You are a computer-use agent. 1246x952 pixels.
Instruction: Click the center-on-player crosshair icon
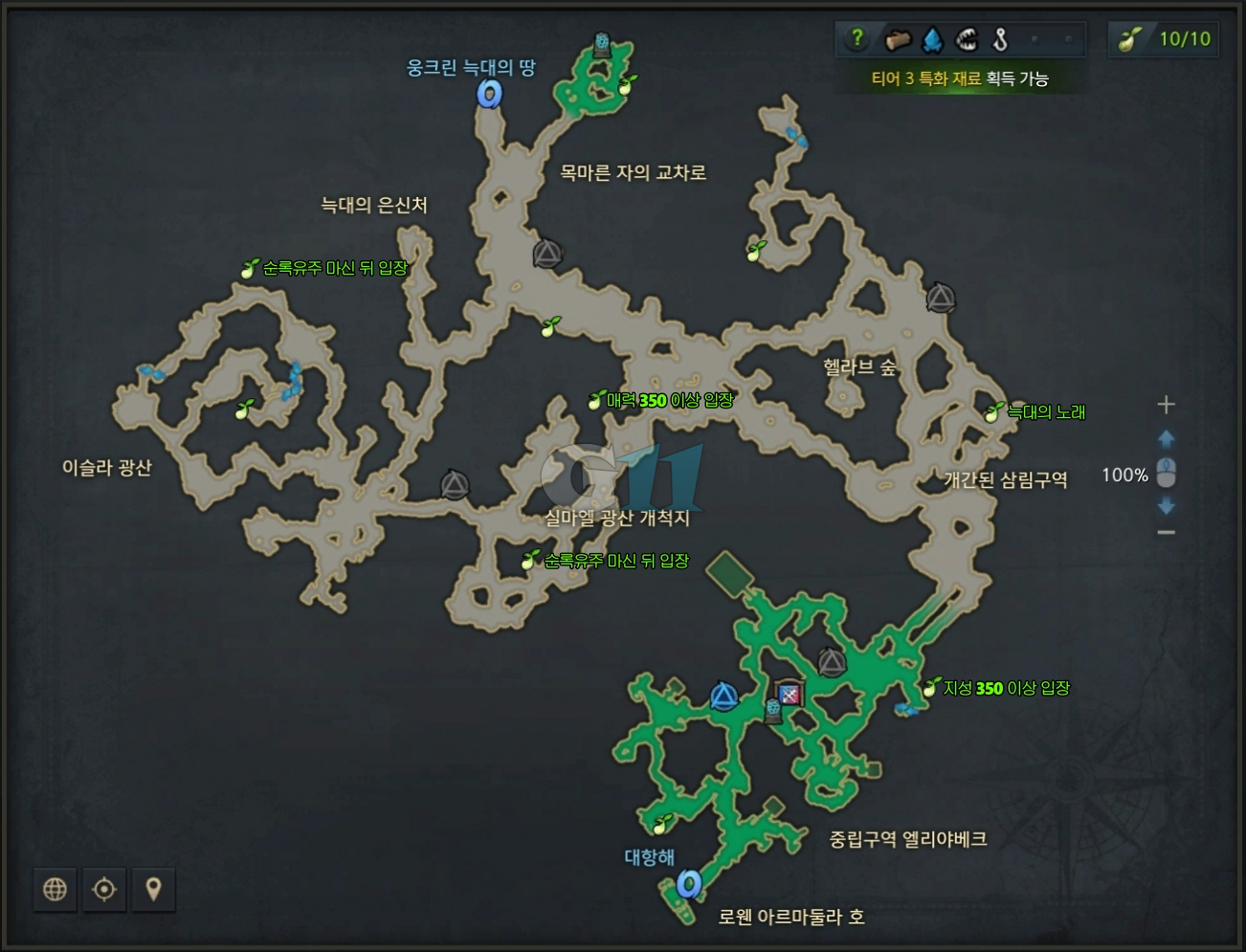[103, 889]
